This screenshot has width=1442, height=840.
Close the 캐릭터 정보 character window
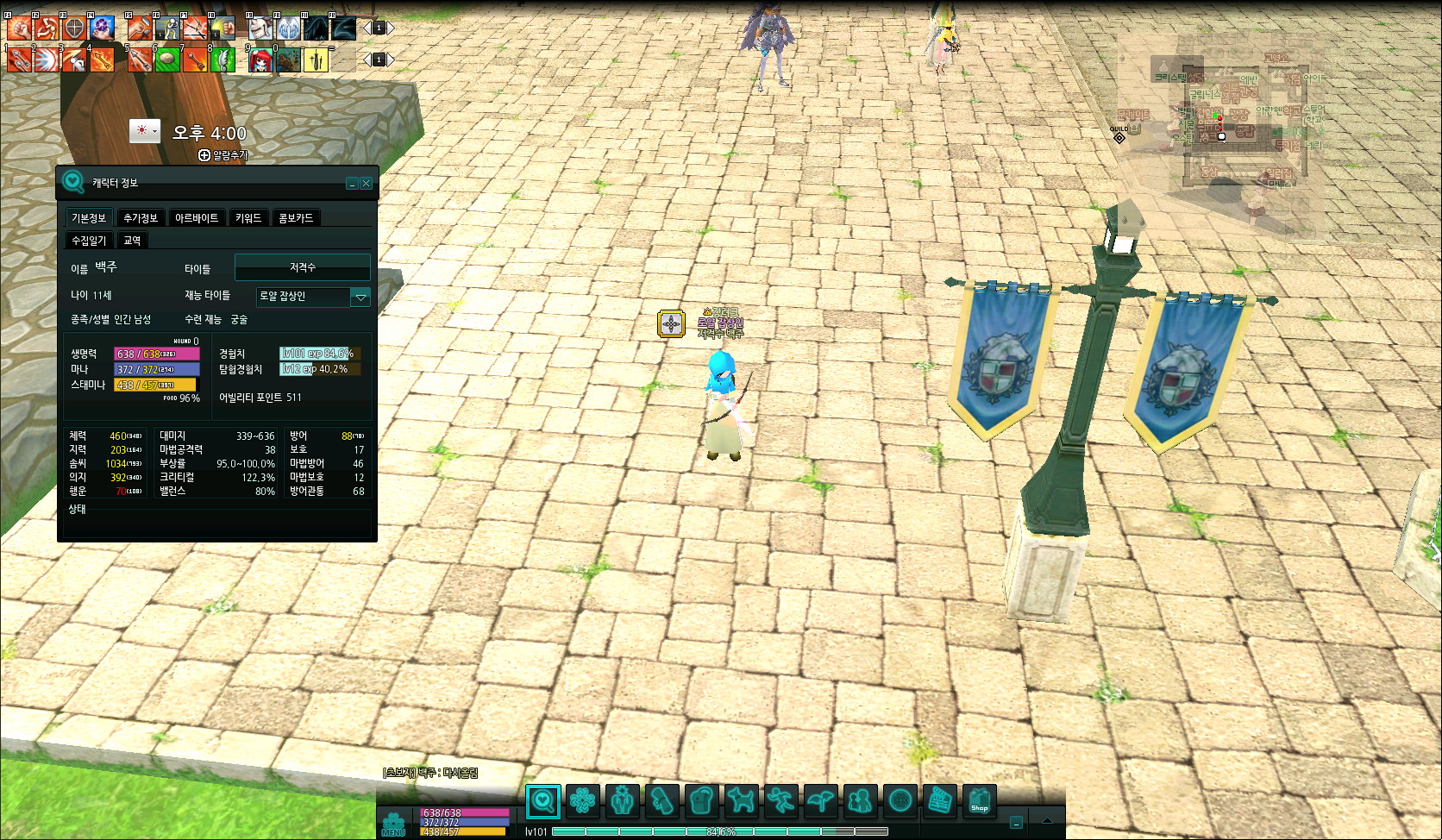coord(367,184)
